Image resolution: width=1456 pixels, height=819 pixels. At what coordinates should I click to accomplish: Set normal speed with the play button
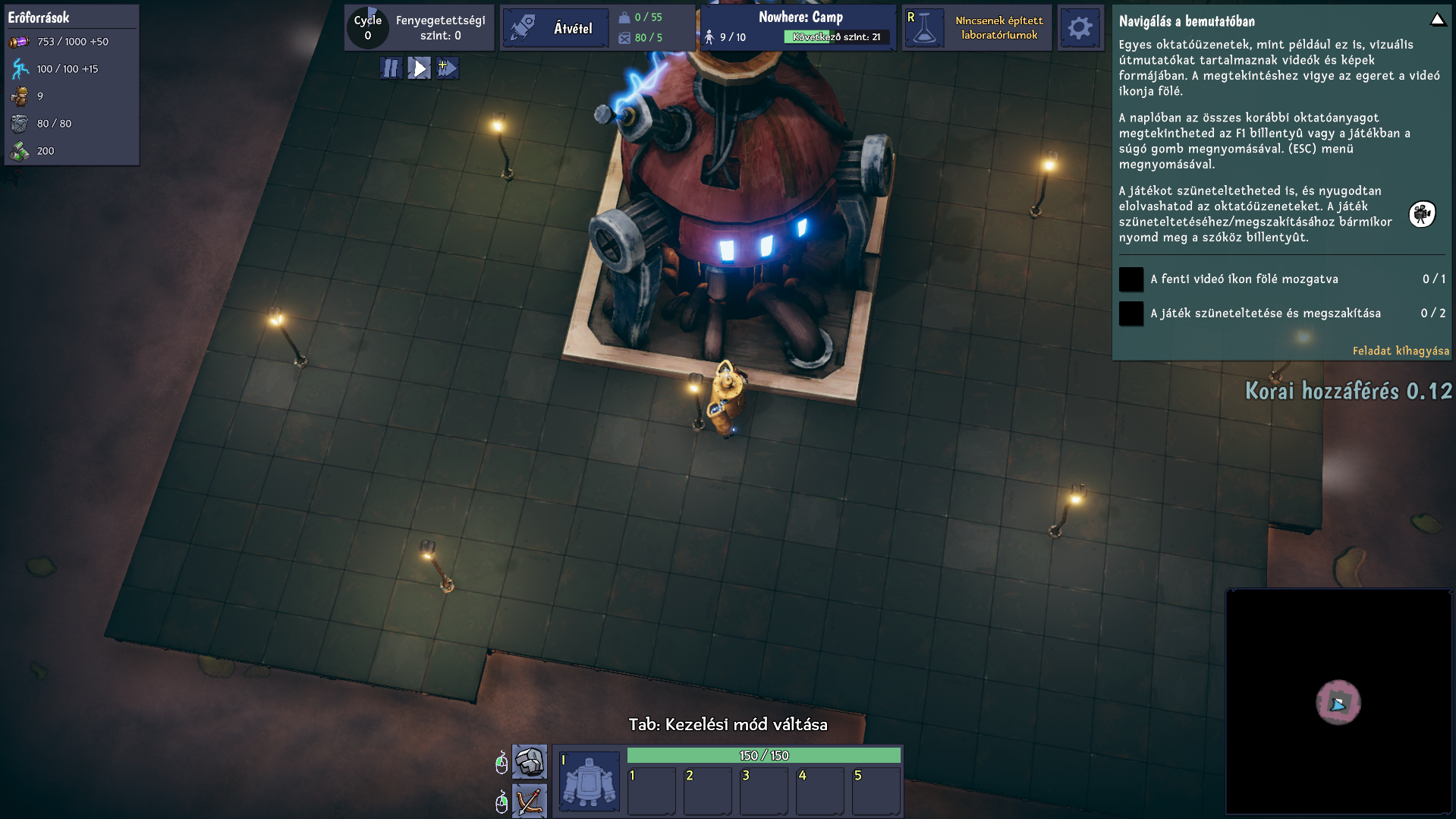419,68
